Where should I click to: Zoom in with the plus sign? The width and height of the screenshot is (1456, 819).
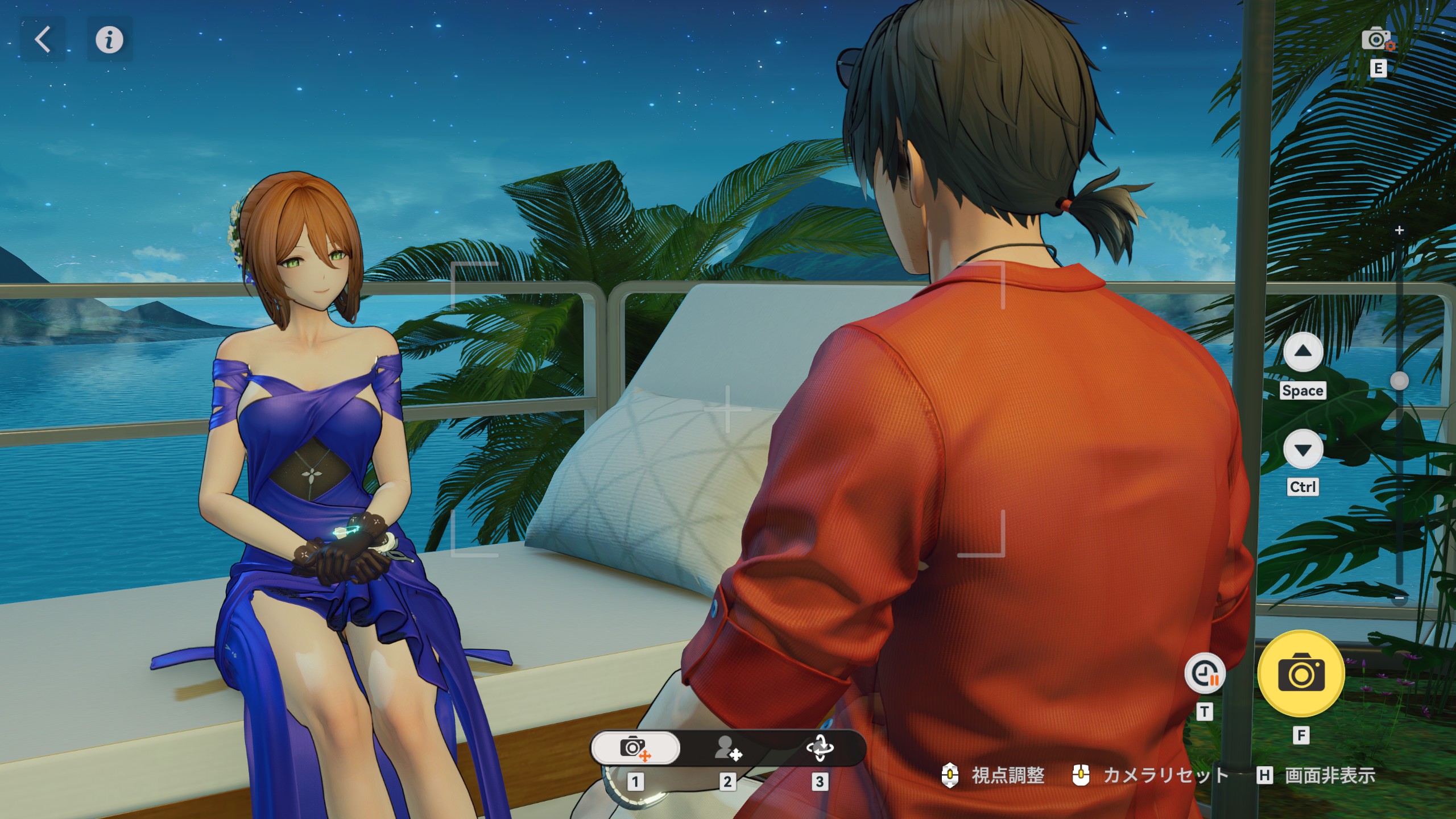[x=1400, y=230]
